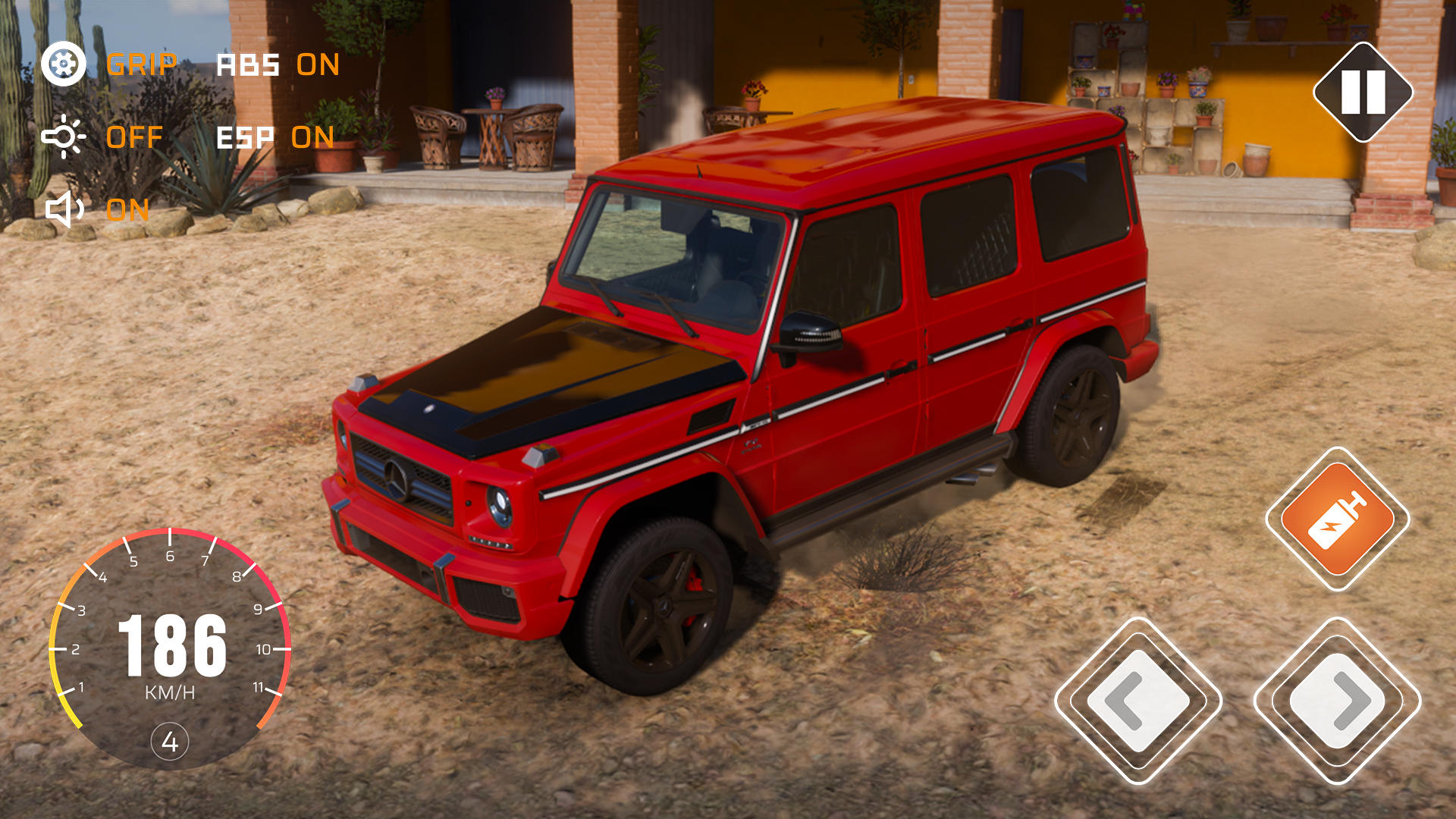Tap the wheel gear icon next to GRIP
Screen dimensions: 1456x819
[64, 65]
